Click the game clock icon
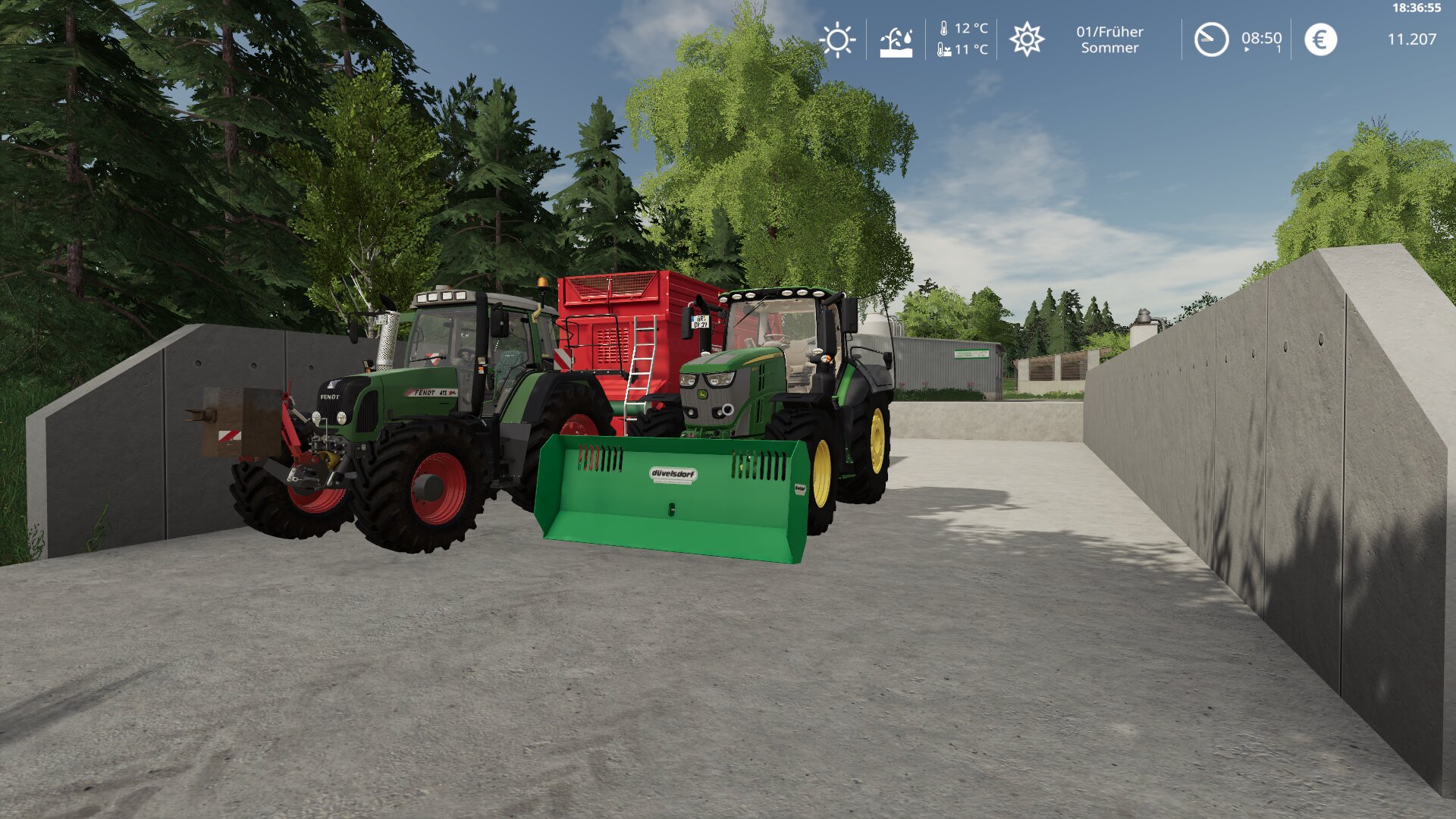This screenshot has height=819, width=1456. click(x=1211, y=39)
